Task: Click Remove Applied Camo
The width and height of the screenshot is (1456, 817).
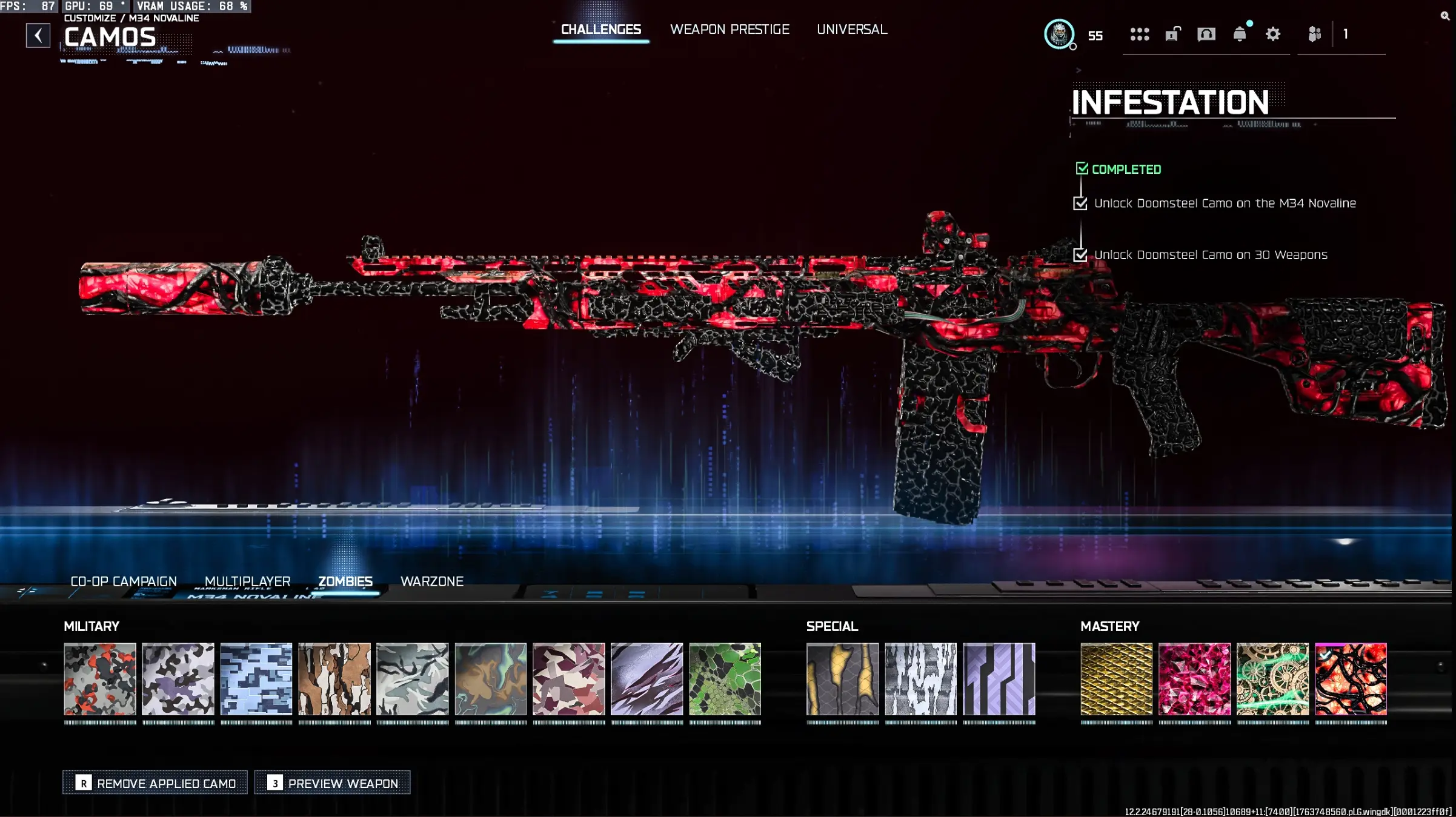Action: [155, 782]
